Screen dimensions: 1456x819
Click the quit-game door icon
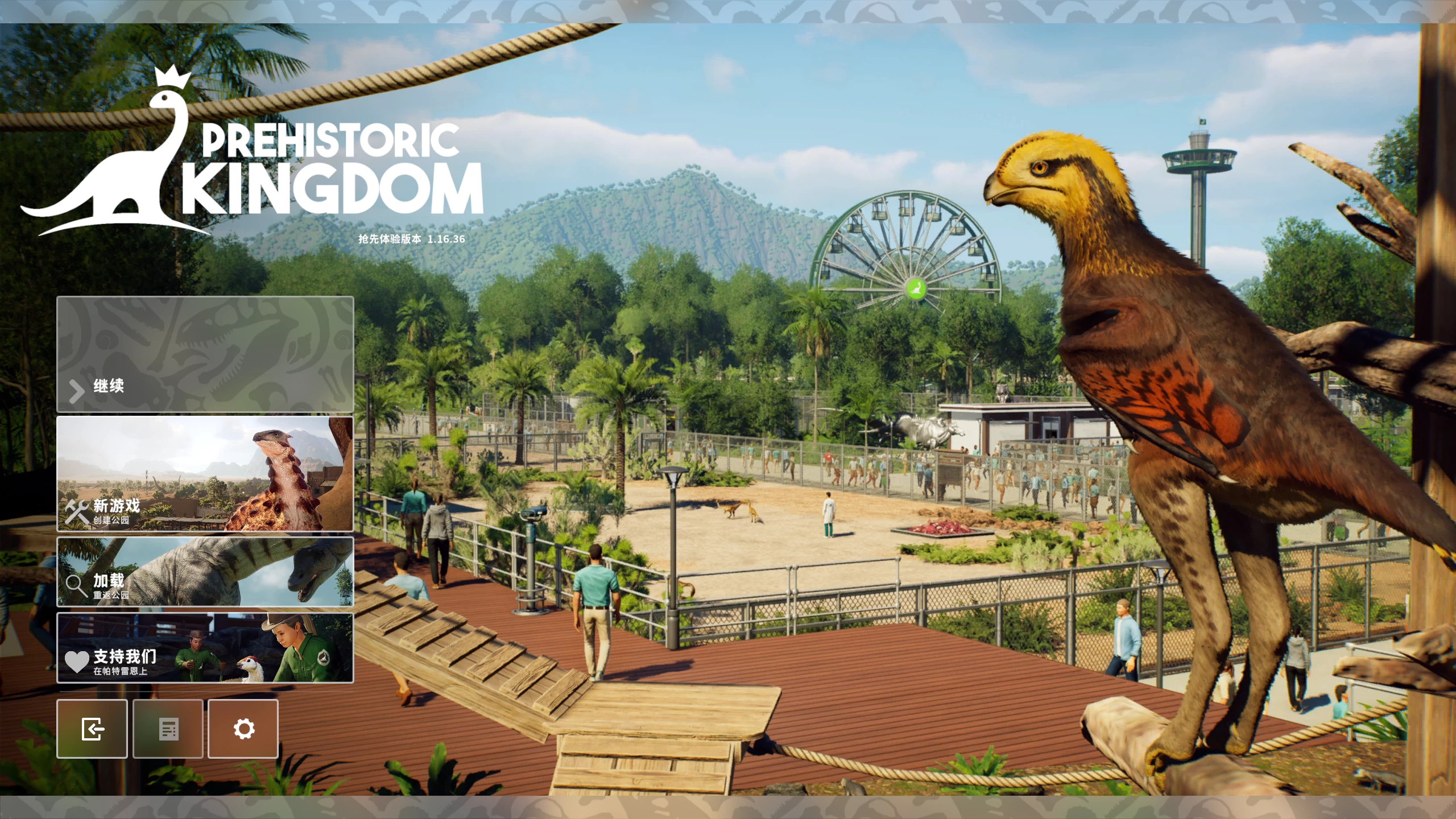point(92,729)
